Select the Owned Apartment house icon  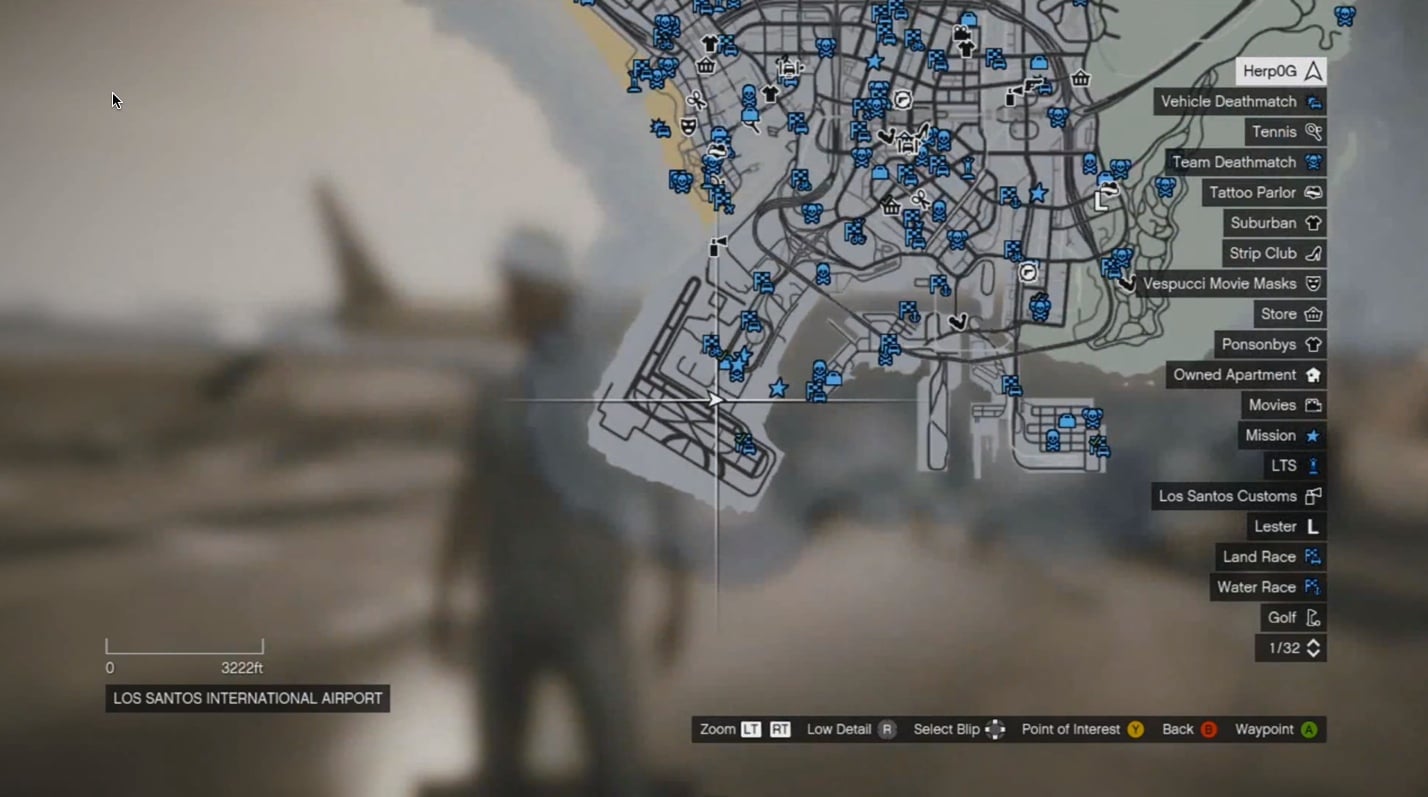click(x=1313, y=374)
